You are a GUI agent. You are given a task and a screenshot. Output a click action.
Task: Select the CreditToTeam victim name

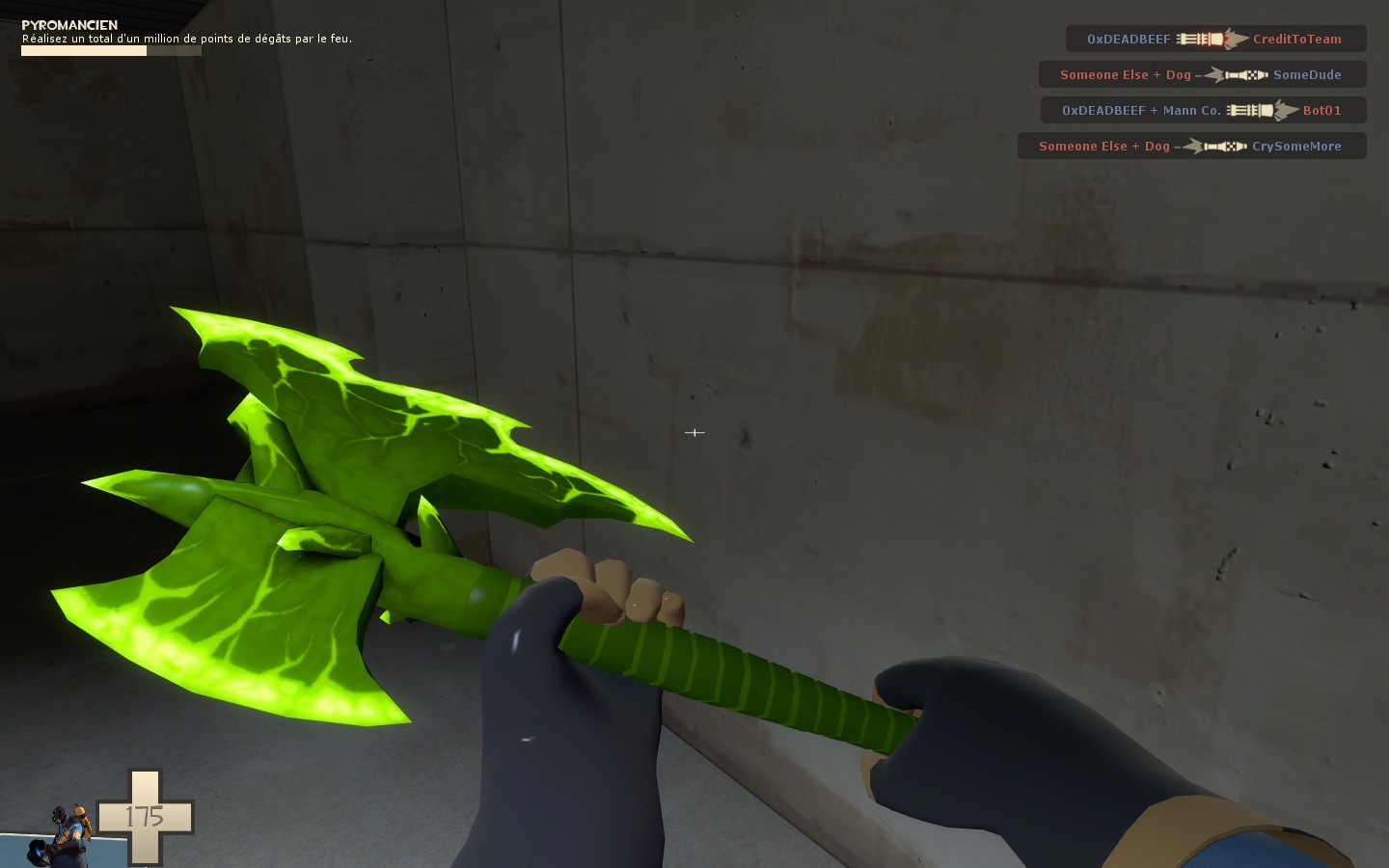point(1297,40)
